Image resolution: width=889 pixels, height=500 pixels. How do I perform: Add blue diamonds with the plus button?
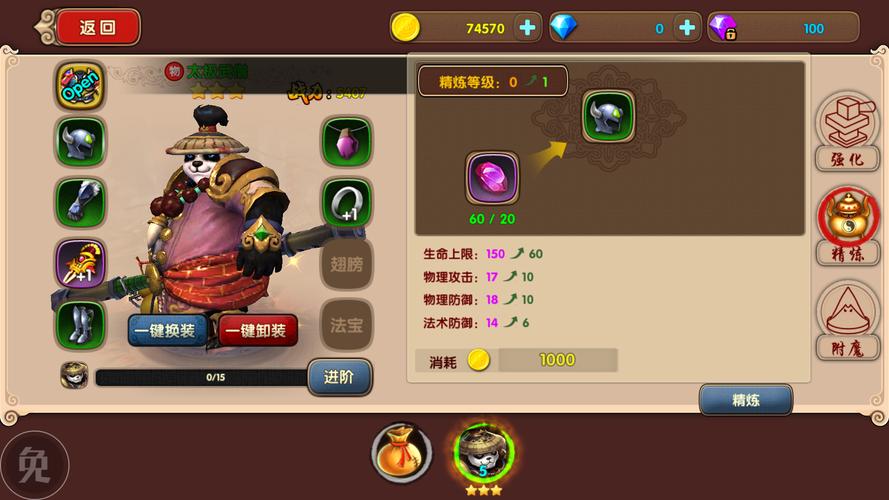point(686,28)
